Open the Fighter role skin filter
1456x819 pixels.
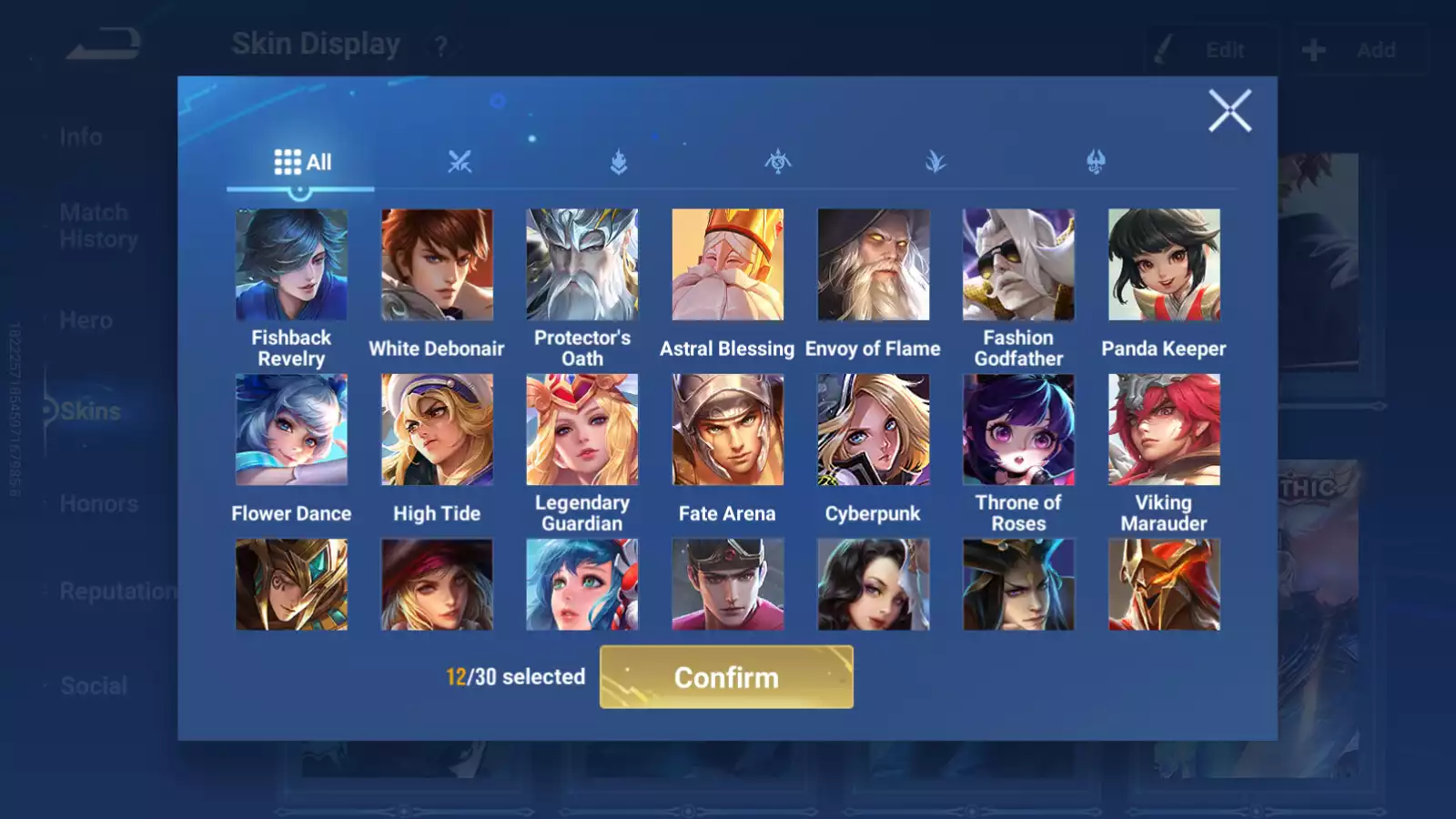point(461,162)
